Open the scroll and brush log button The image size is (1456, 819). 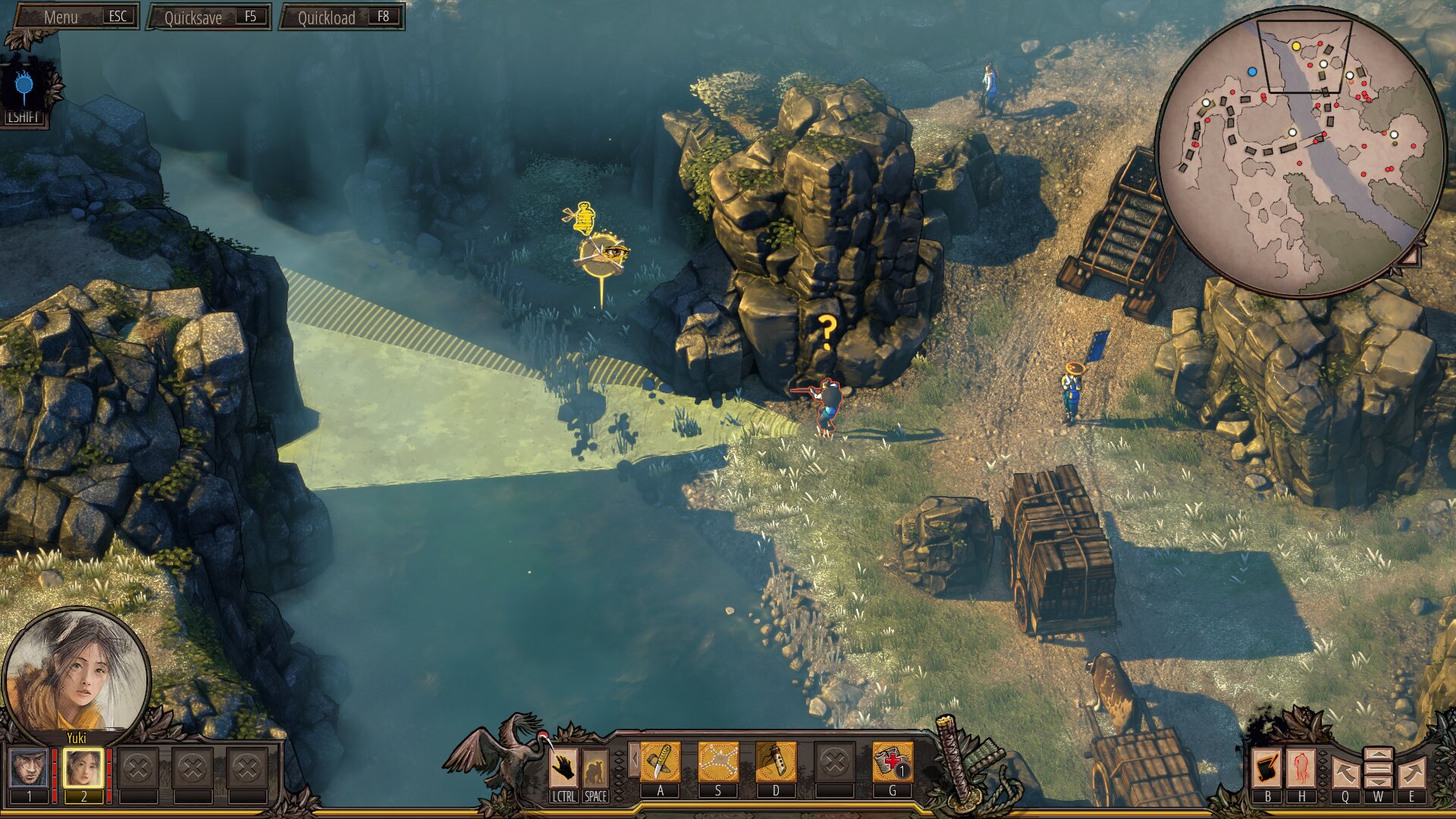pos(1266,769)
